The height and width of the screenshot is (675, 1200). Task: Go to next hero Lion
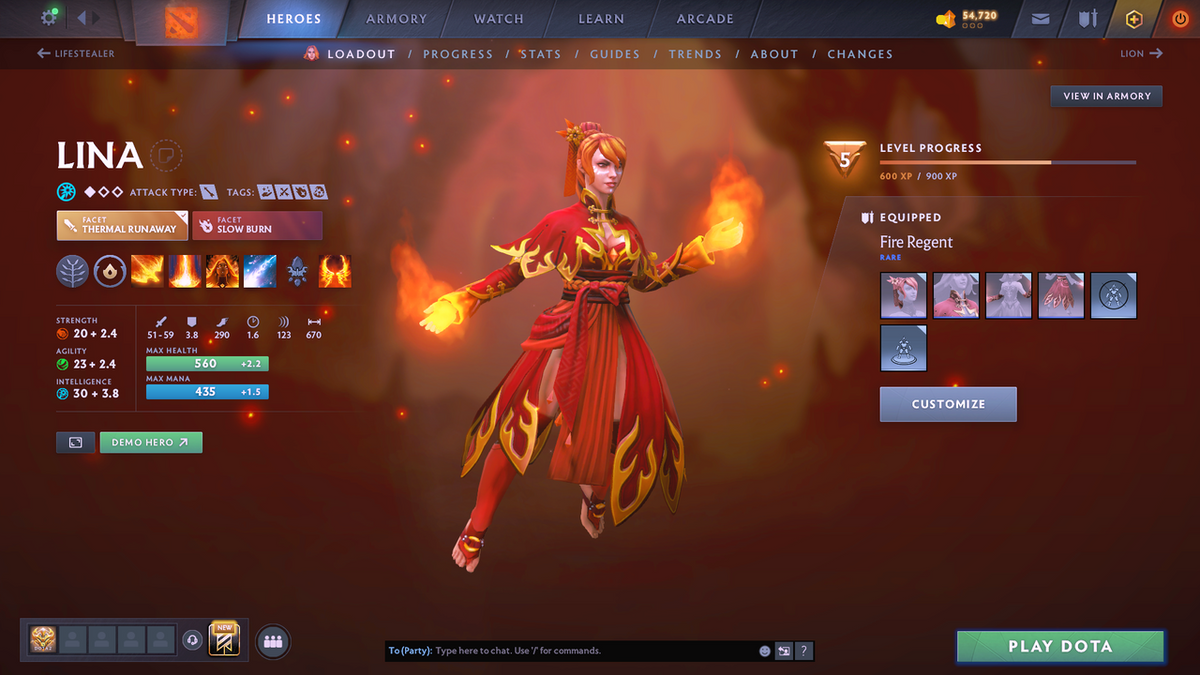pos(1141,54)
